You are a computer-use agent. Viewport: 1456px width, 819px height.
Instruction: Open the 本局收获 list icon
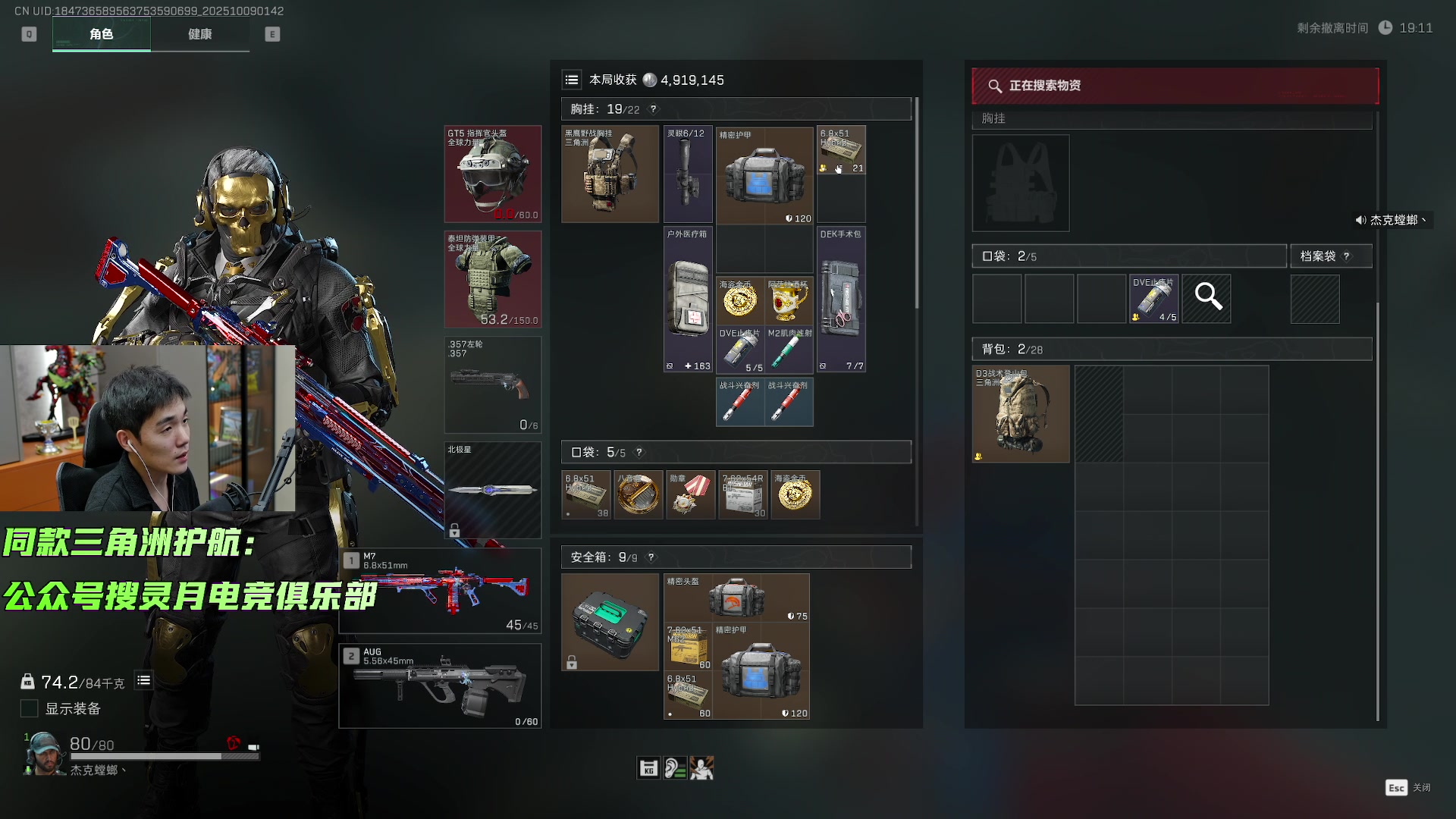(572, 80)
